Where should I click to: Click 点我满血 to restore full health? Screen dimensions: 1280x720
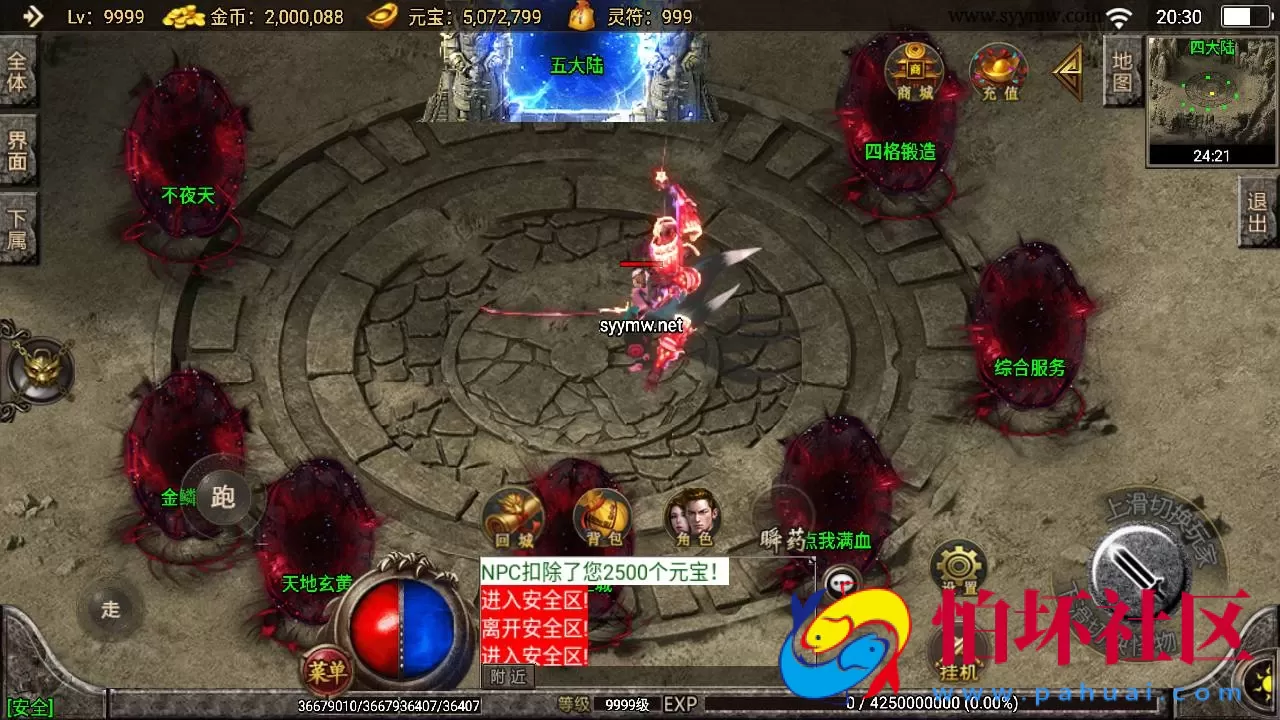[x=839, y=538]
